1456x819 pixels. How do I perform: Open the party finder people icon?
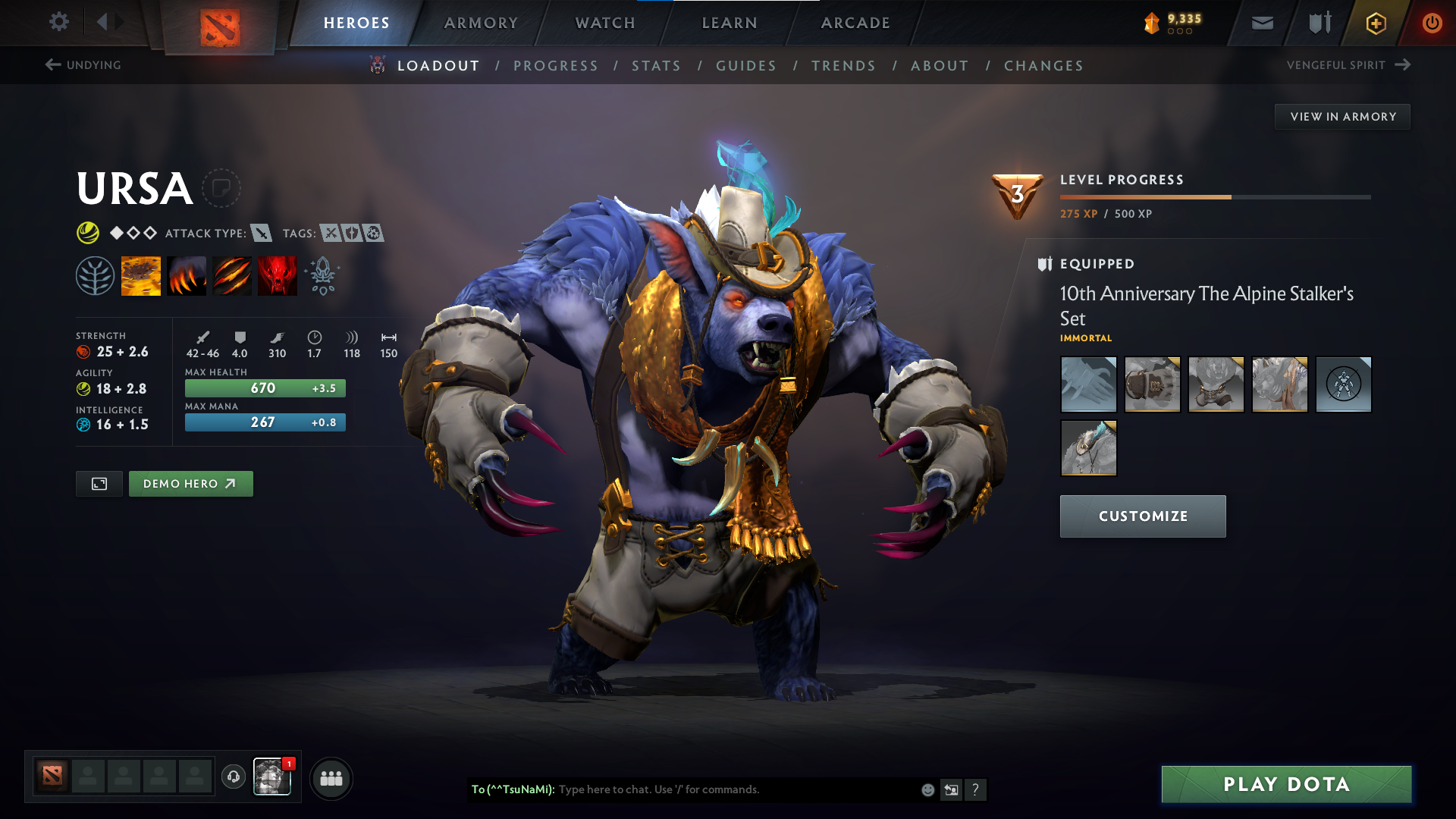[330, 778]
